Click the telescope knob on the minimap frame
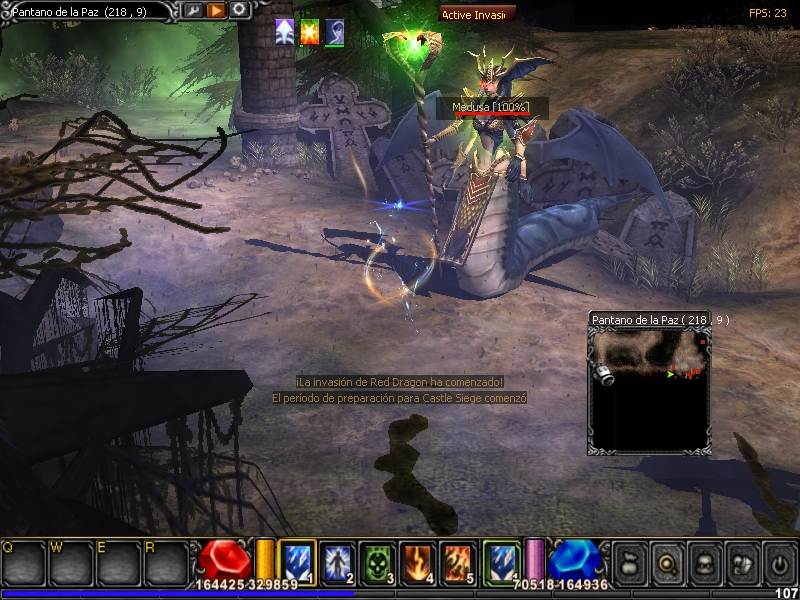Screen dimensions: 800x600 click(x=605, y=372)
